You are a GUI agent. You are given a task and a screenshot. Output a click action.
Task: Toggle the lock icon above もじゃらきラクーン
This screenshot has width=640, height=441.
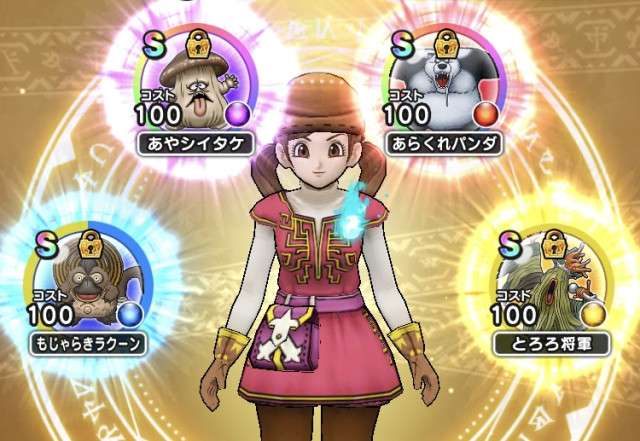point(88,243)
